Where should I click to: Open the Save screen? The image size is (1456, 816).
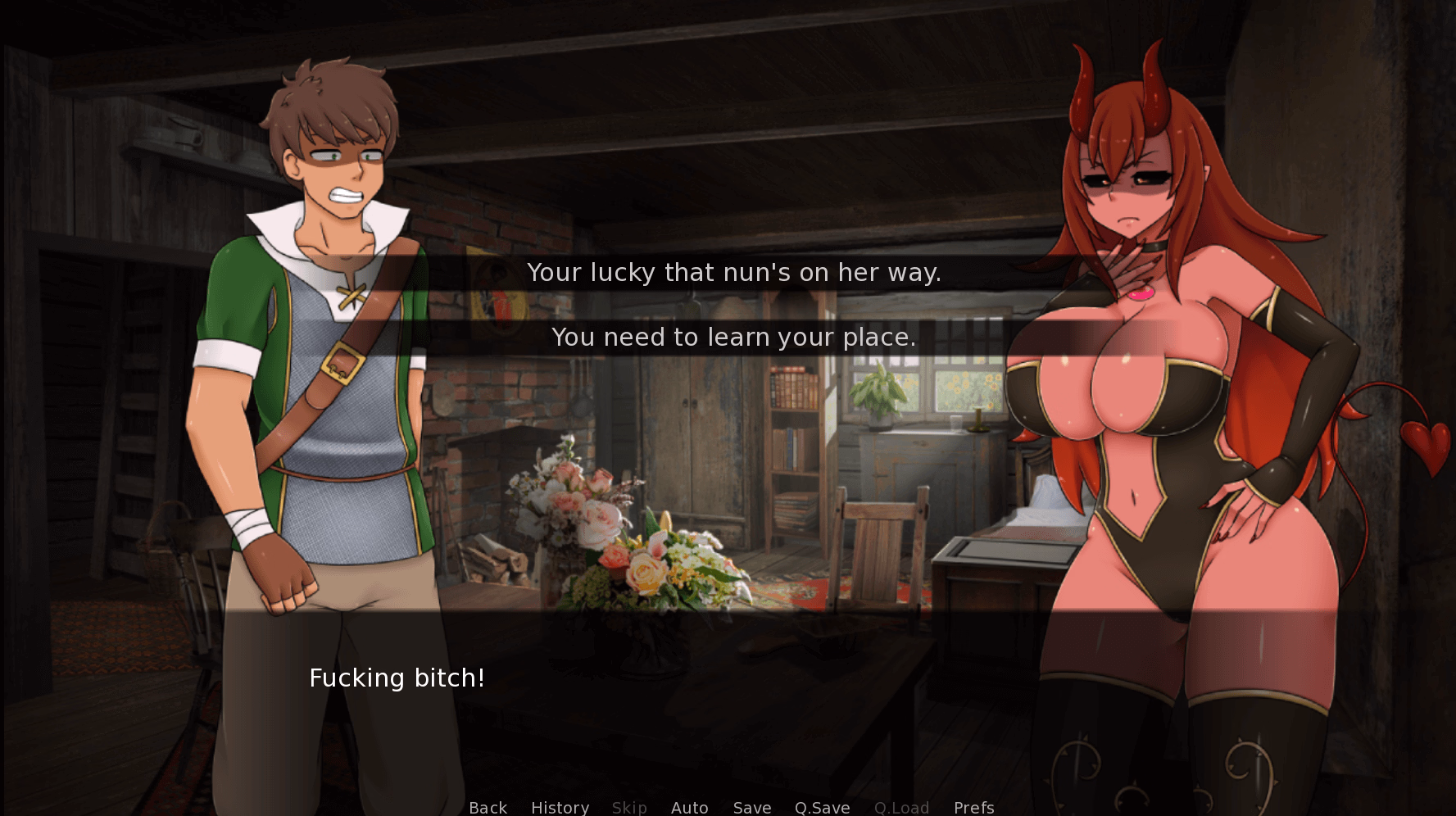751,808
